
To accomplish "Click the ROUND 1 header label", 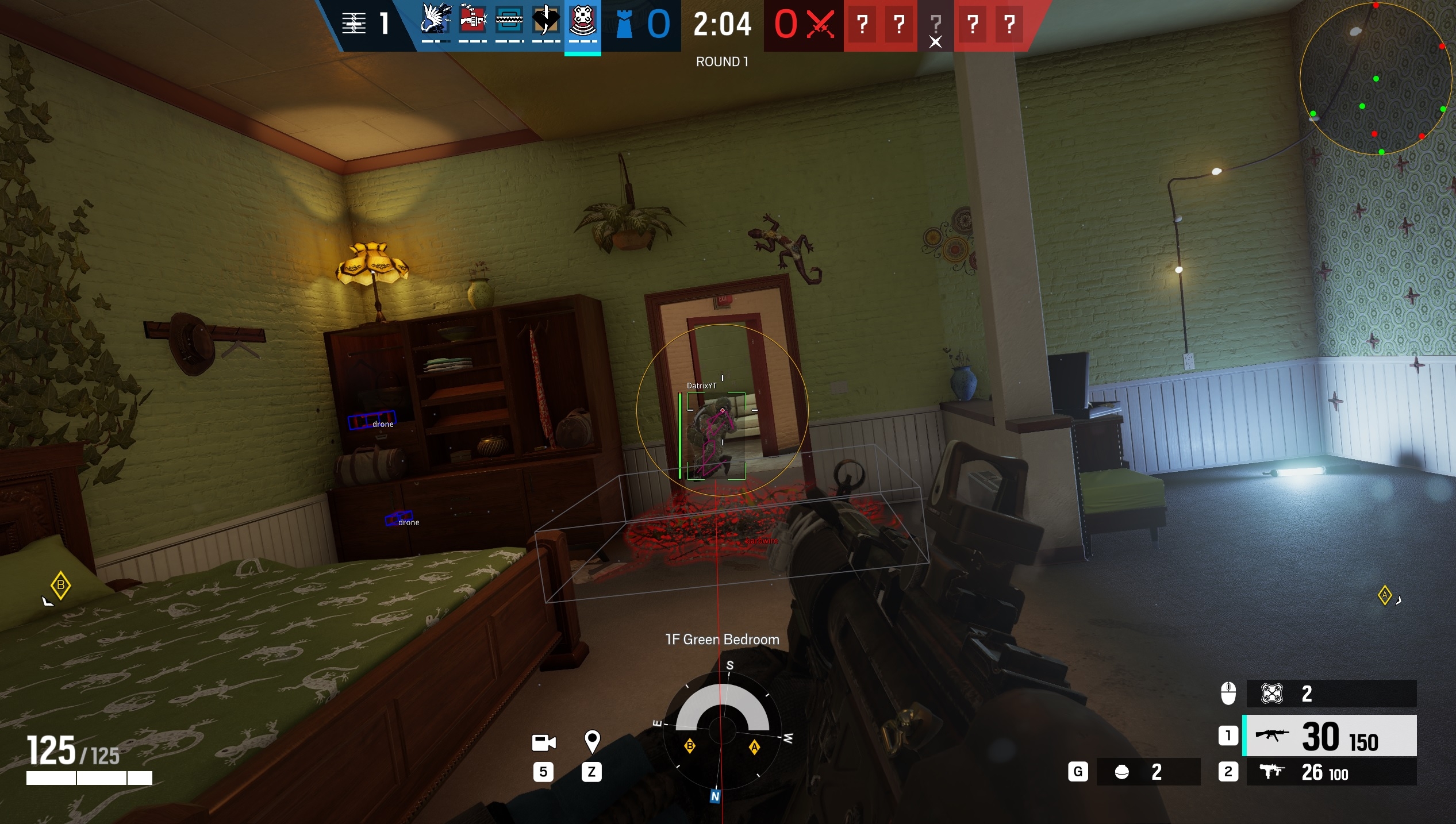I will tap(721, 61).
